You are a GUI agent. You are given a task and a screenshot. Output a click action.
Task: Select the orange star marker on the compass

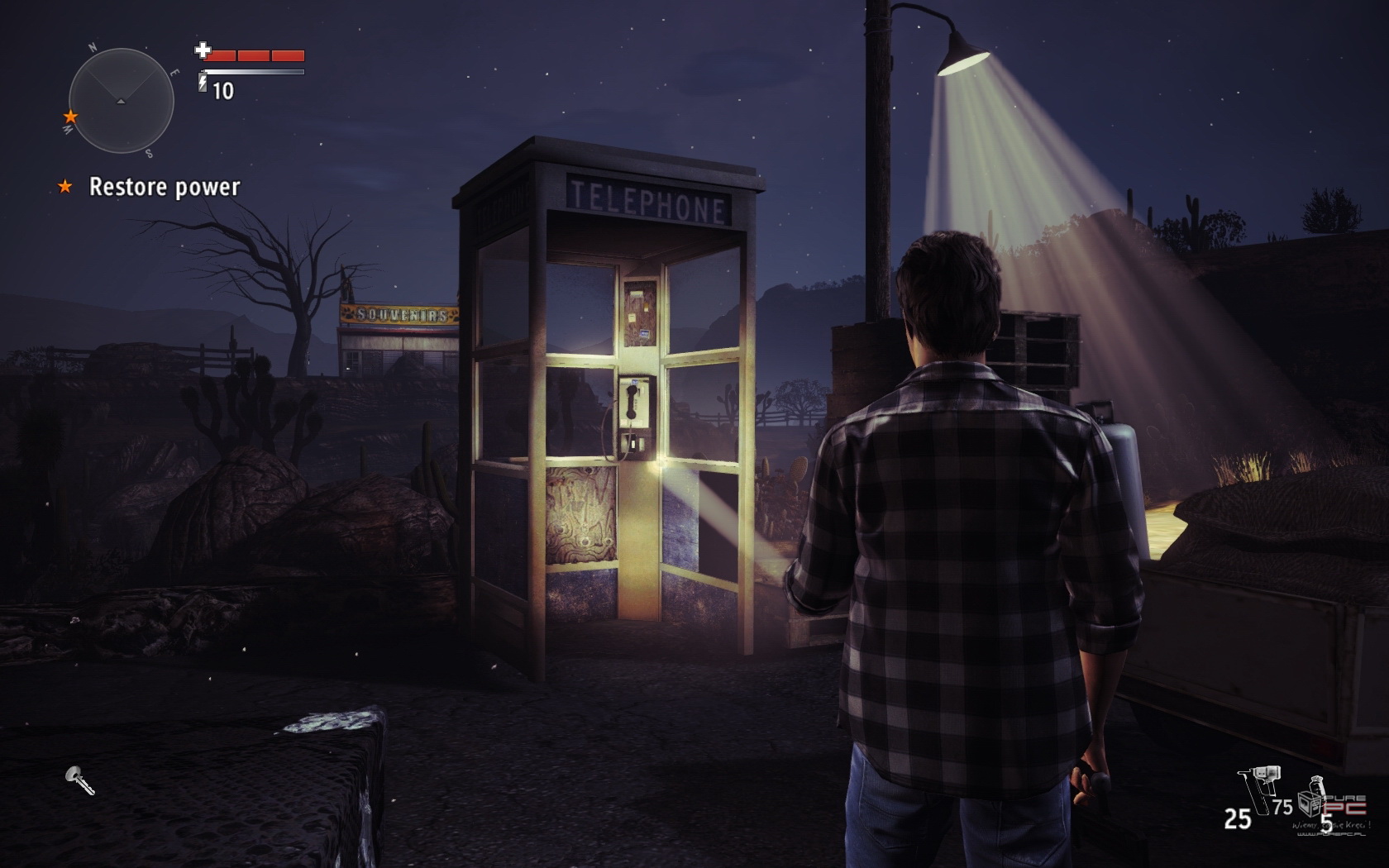[71, 117]
